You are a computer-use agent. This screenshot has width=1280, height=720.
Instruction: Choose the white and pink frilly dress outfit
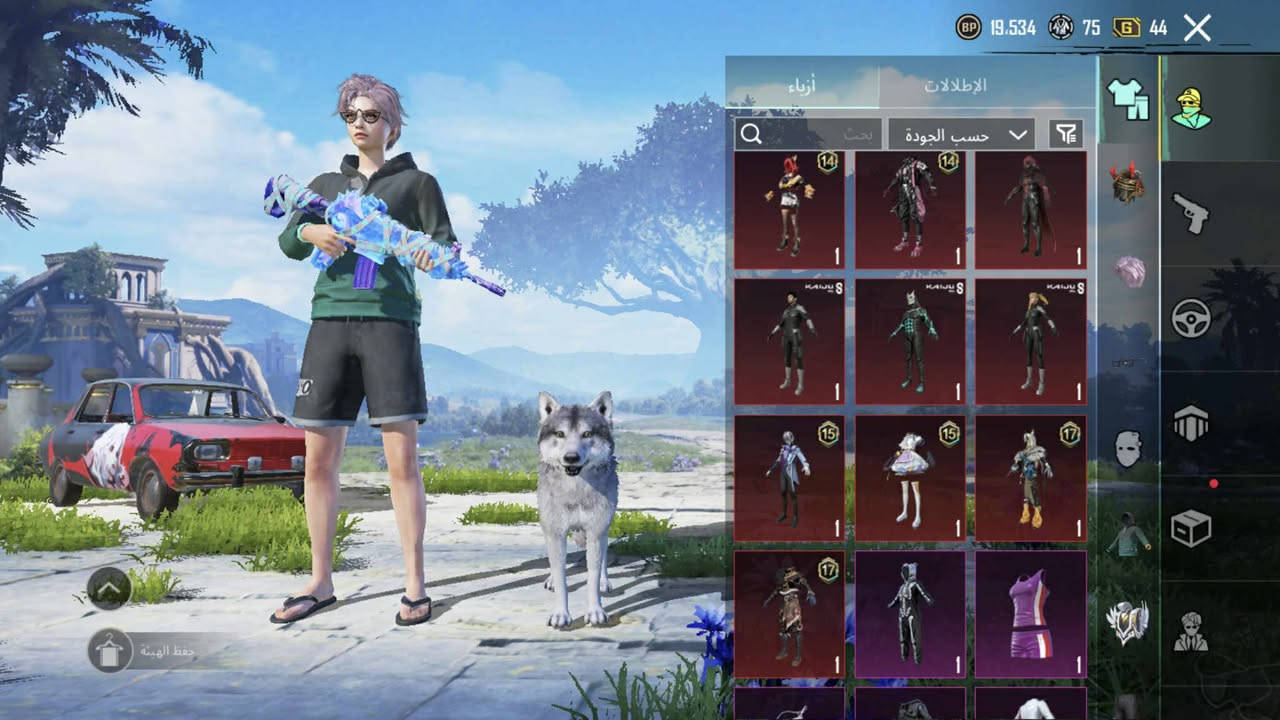(x=910, y=478)
